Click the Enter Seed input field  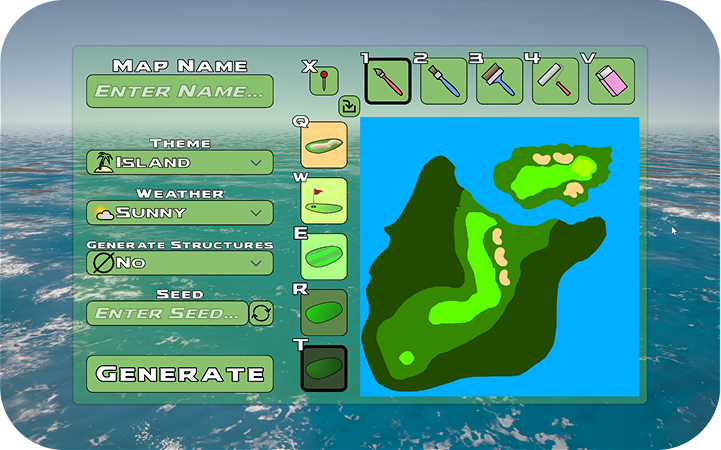click(166, 313)
